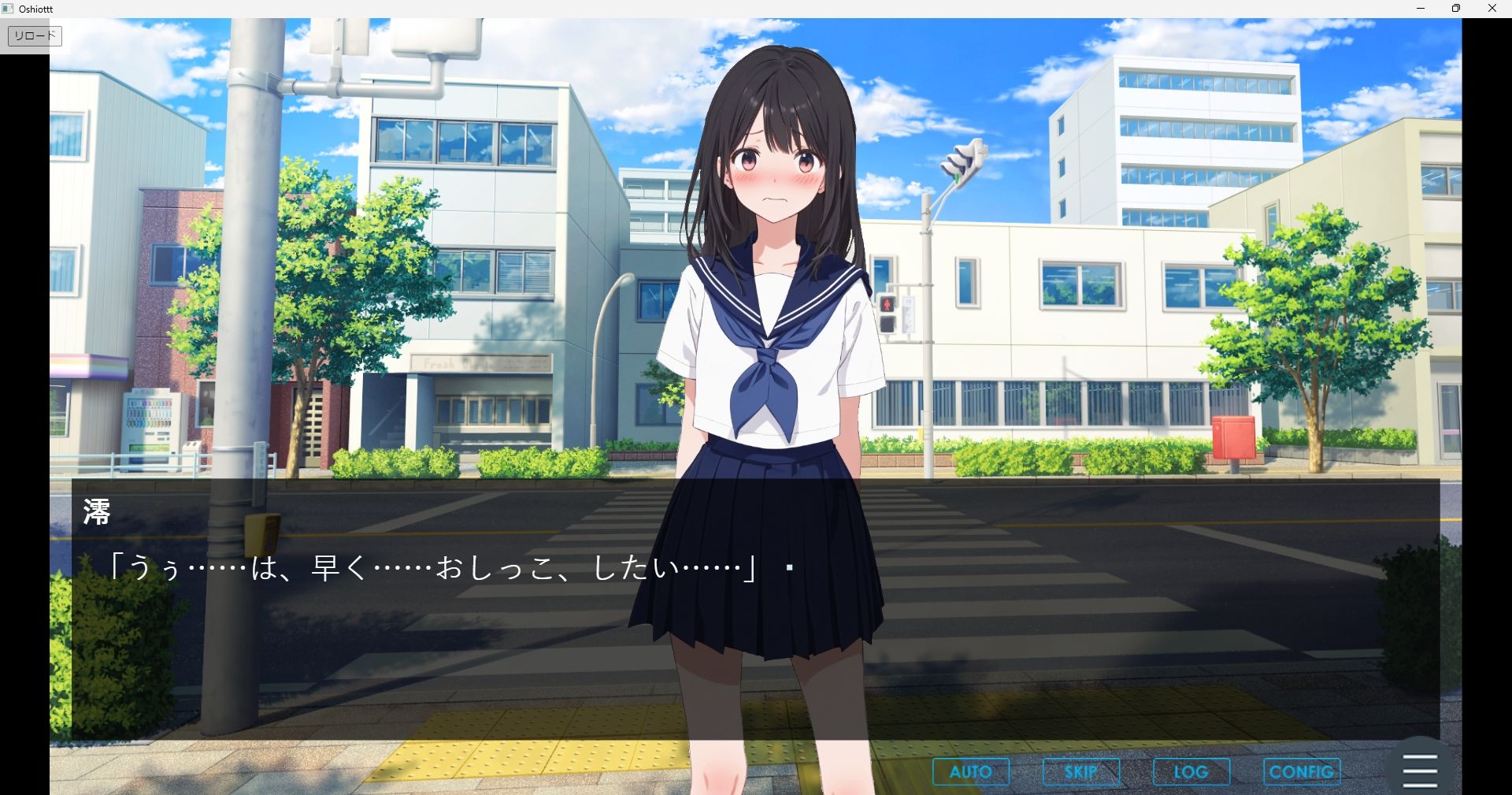Open the LOG message backlog
The image size is (1512, 795).
[x=1191, y=771]
